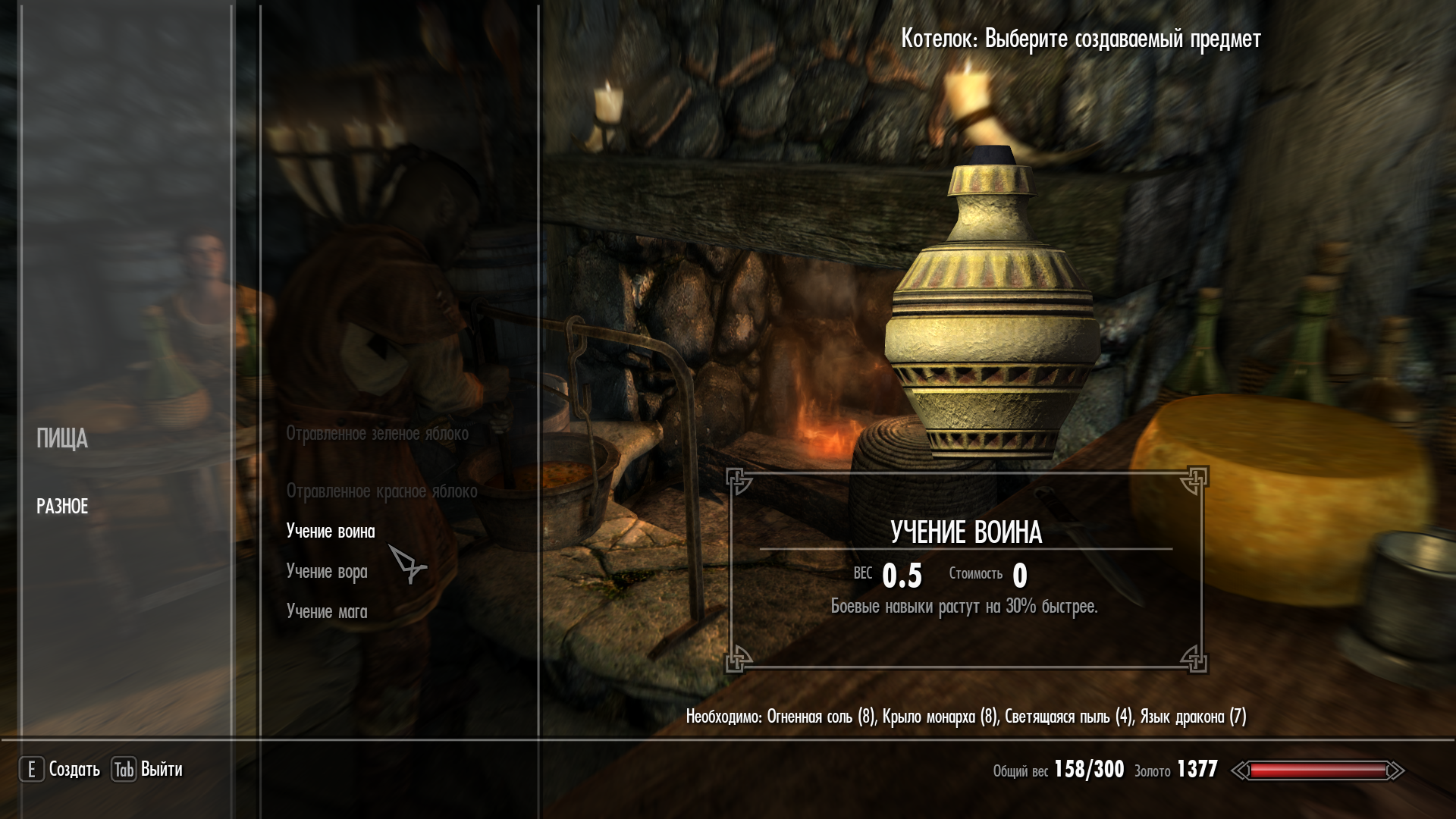
Task: Switch to the РАЗНОЕ category
Action: click(x=62, y=507)
